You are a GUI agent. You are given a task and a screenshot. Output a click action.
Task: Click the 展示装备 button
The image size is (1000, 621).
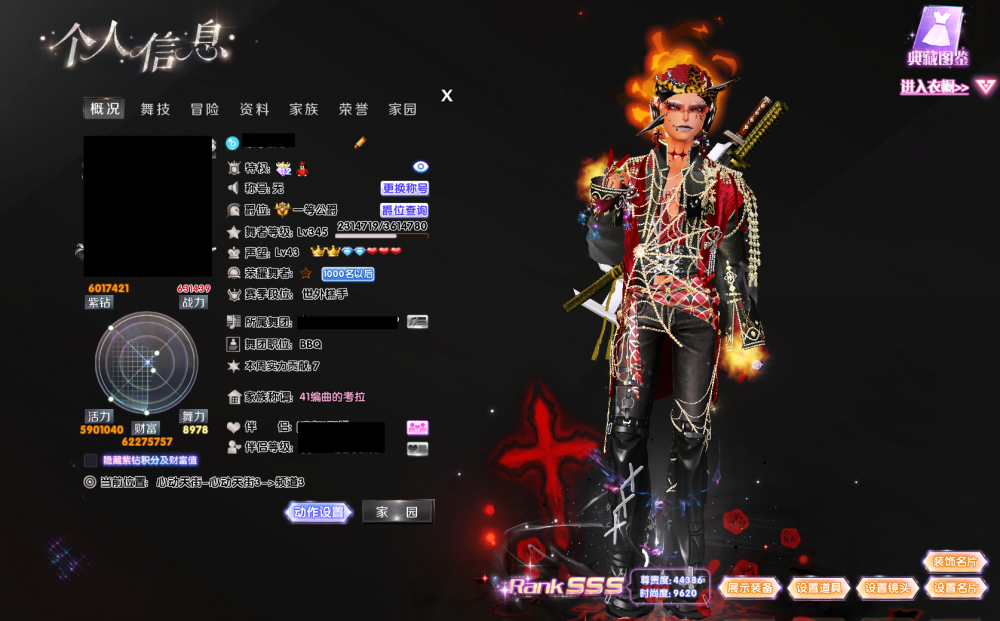tap(750, 588)
